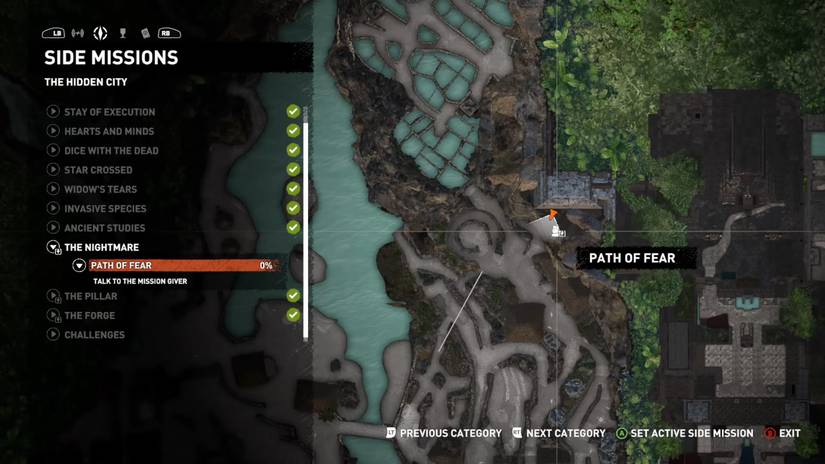Select the highlighted side missions tab icon

point(100,34)
